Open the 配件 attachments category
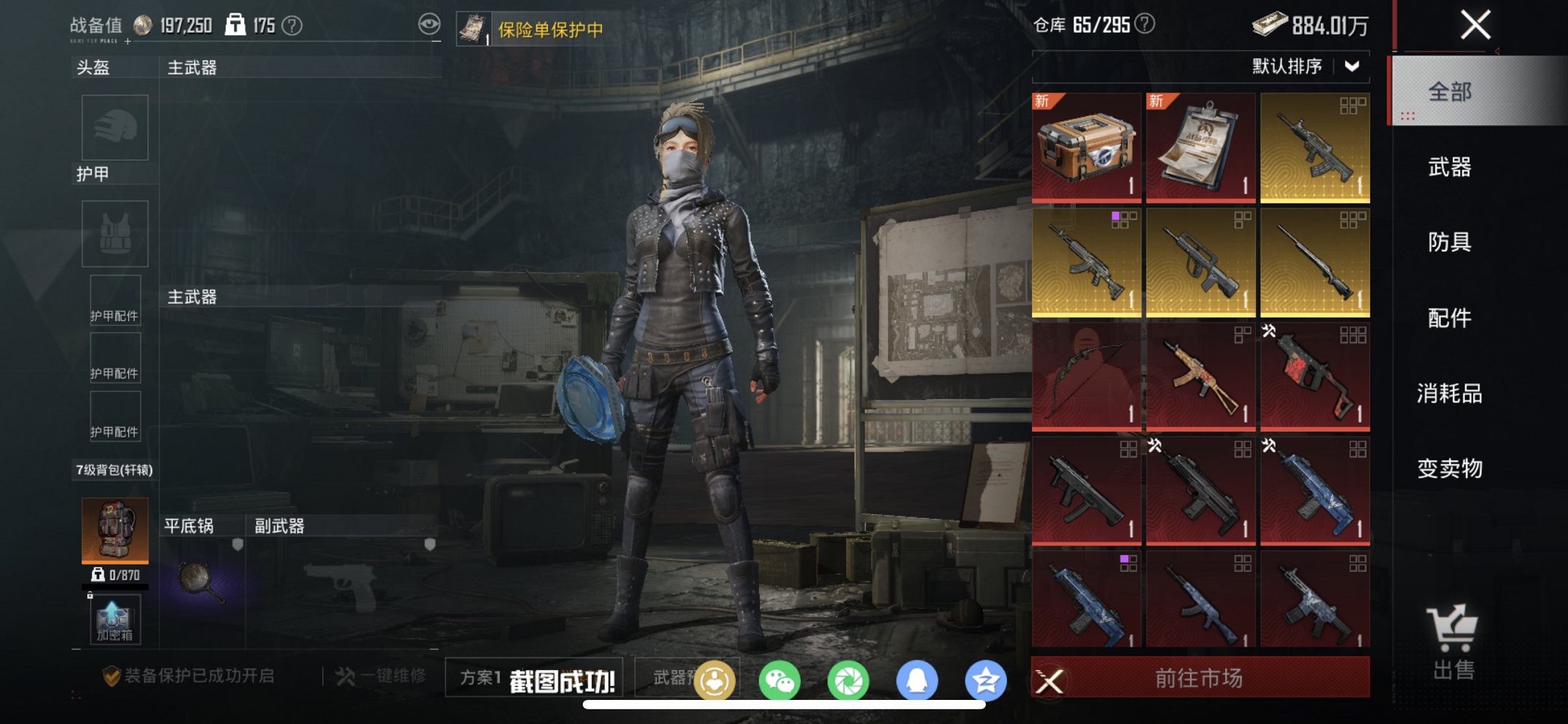Viewport: 1568px width, 724px height. (x=1449, y=318)
